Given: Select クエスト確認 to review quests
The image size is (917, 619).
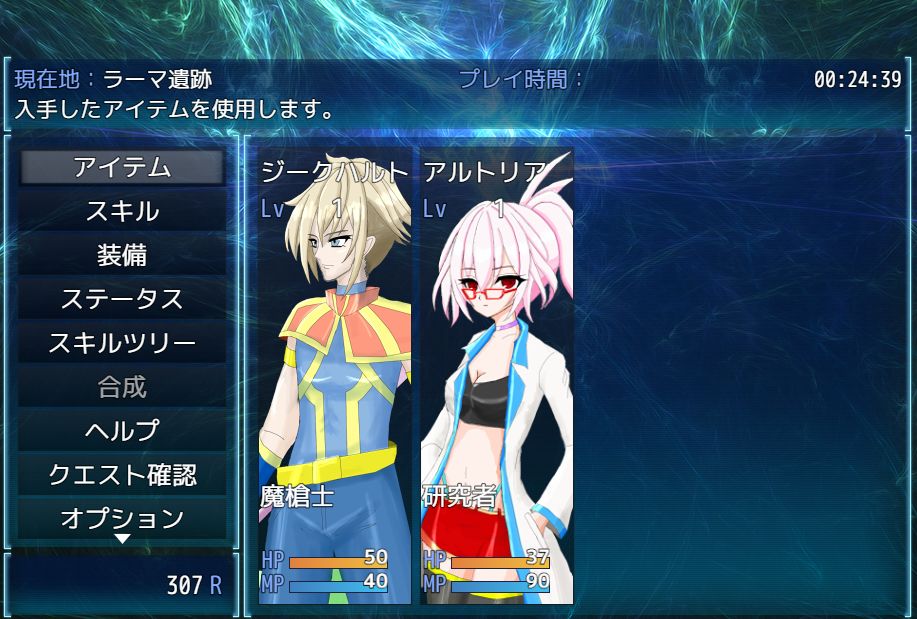Looking at the screenshot, I should (122, 475).
